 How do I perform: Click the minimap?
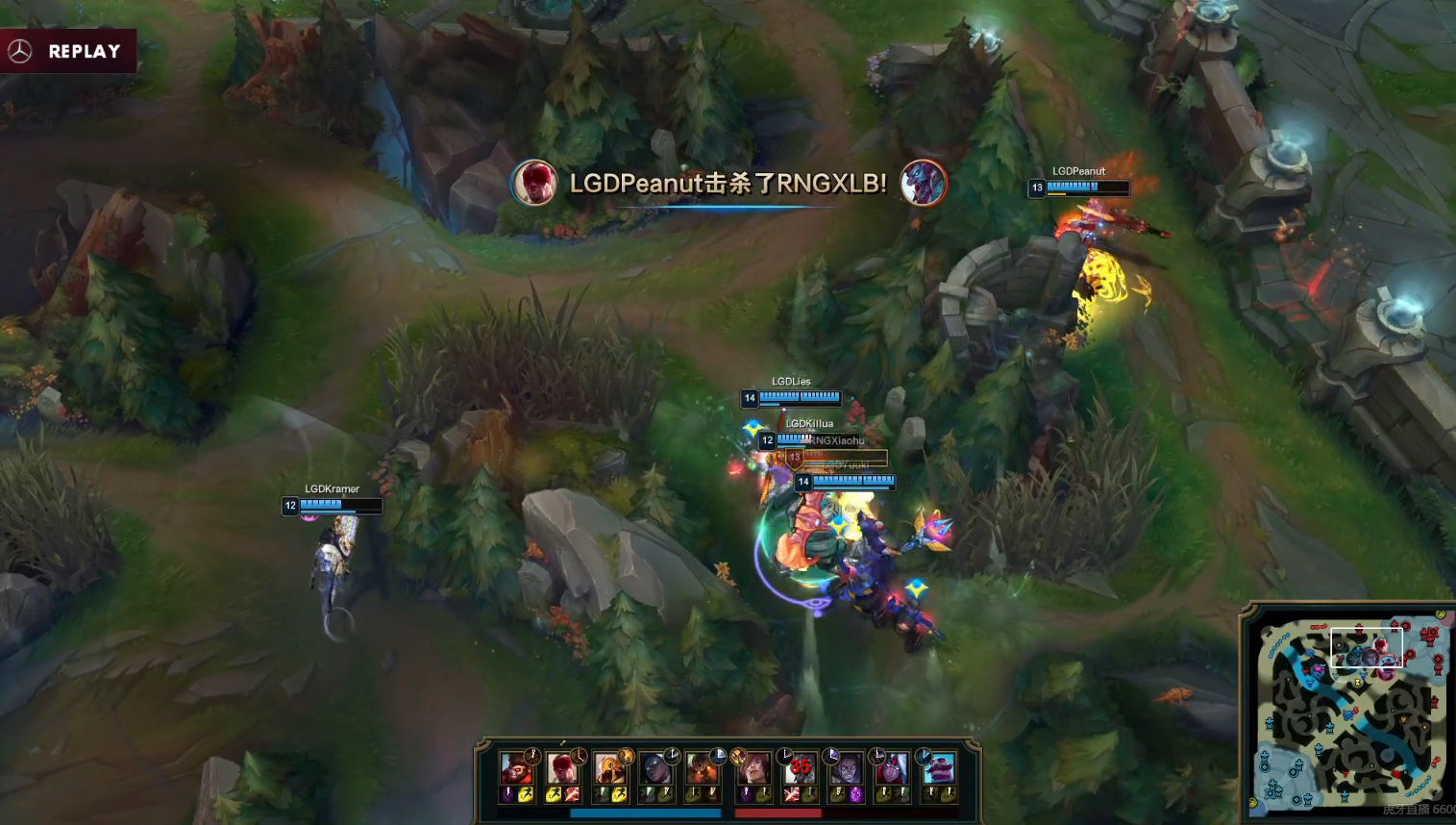coord(1351,713)
